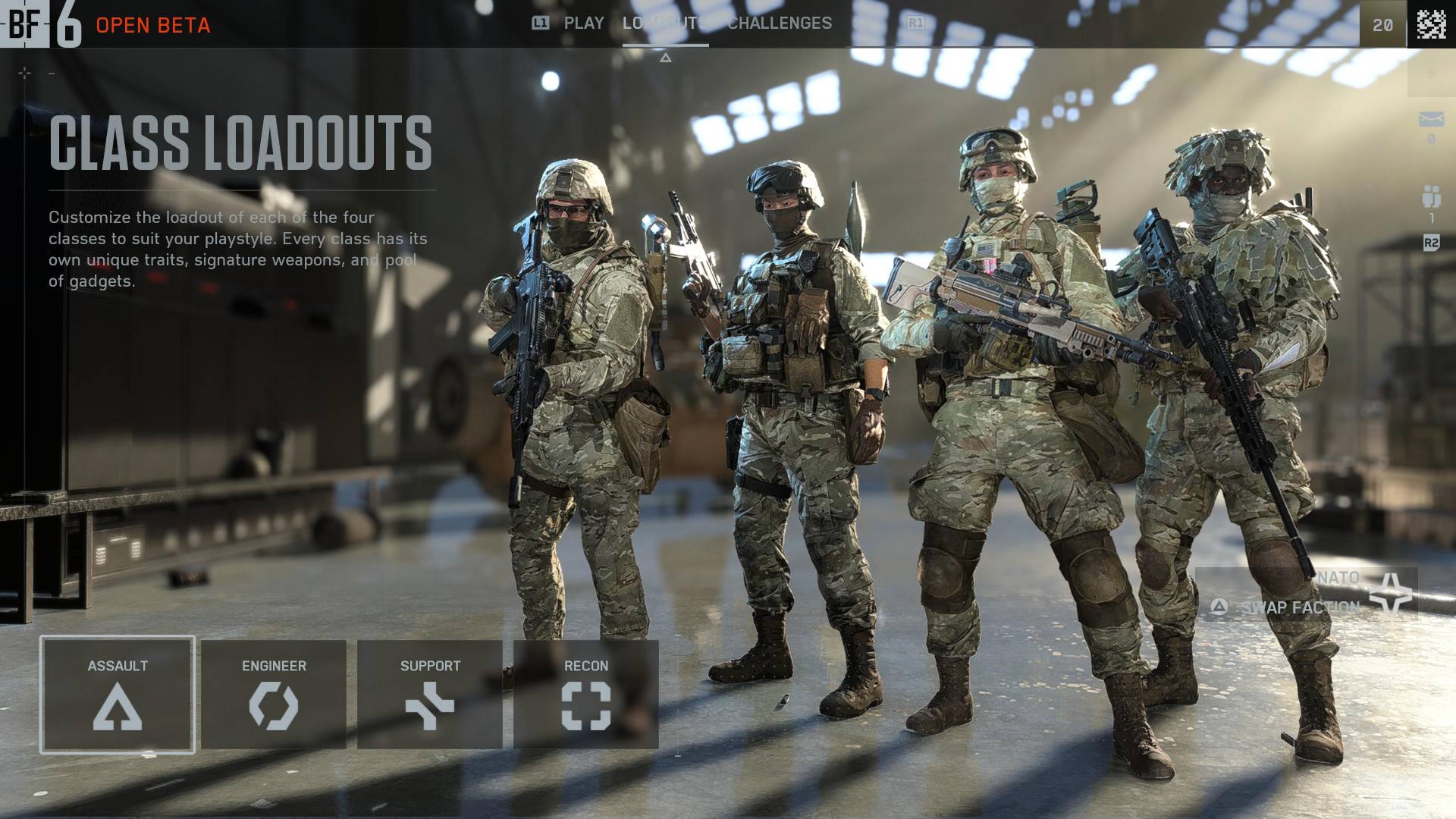The image size is (1456, 819).
Task: Click the Loadouts tab
Action: tap(665, 24)
